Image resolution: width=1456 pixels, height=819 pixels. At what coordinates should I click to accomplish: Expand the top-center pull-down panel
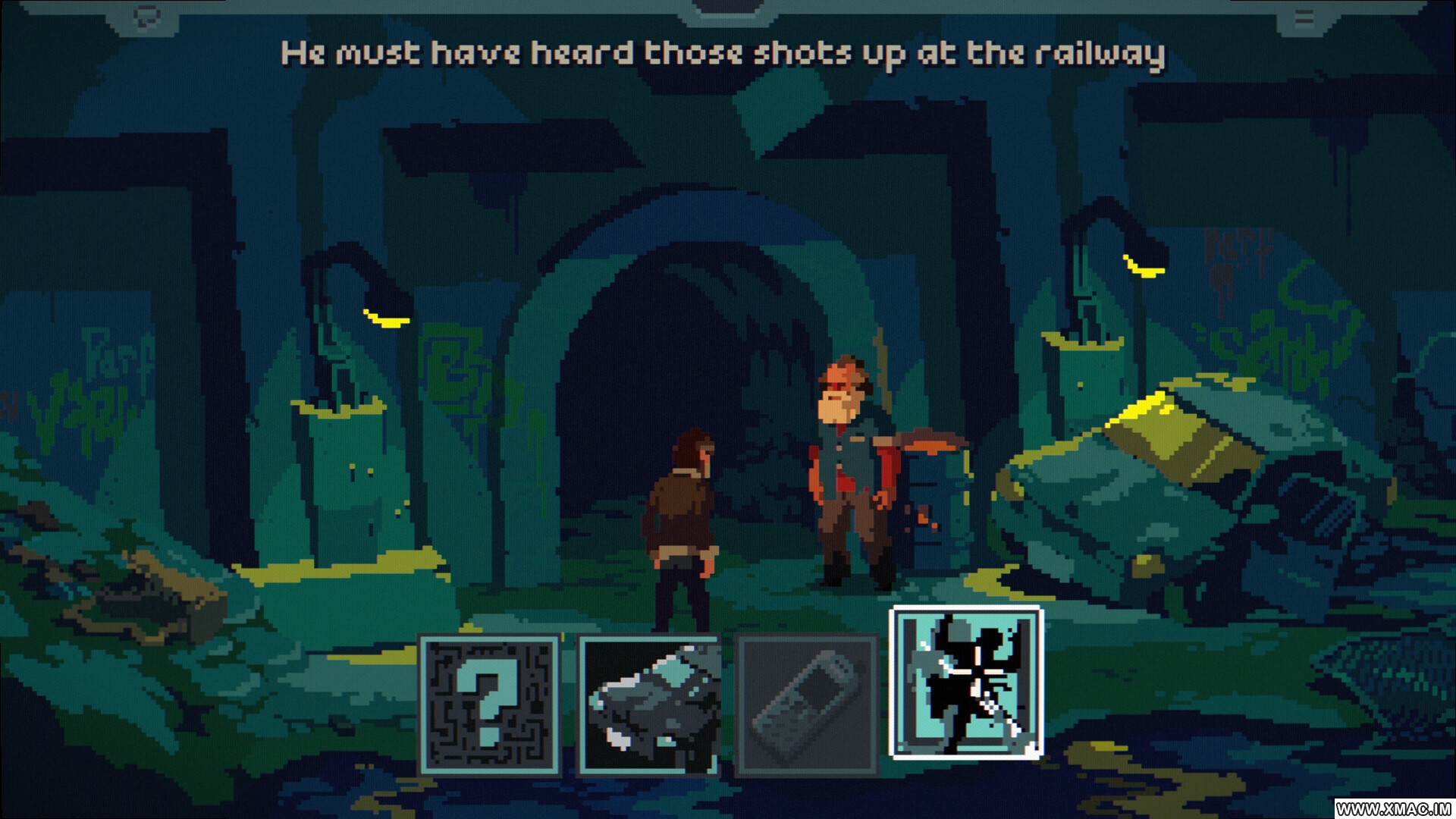(x=728, y=9)
